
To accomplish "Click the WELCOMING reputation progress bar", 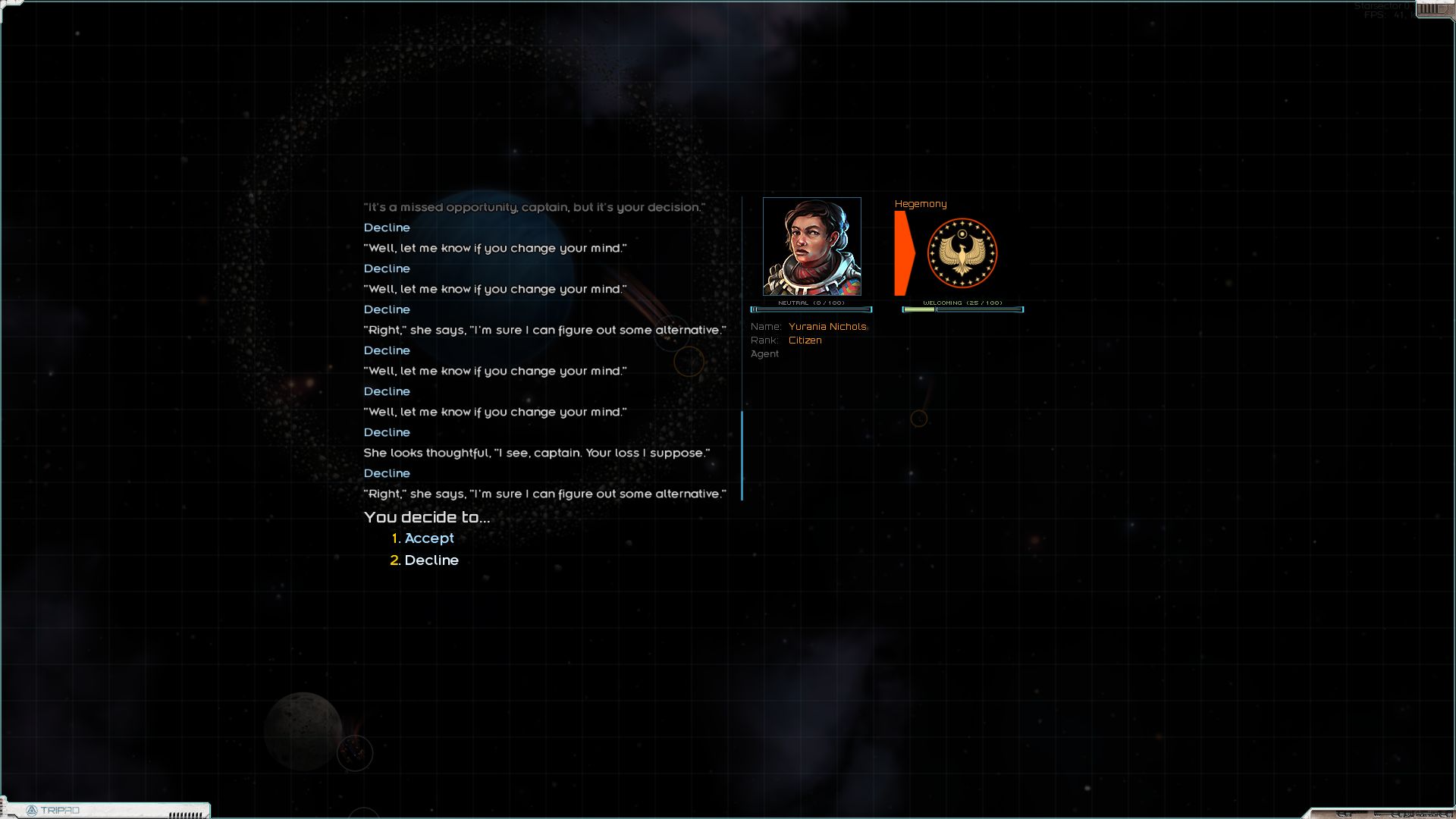I will tap(962, 309).
